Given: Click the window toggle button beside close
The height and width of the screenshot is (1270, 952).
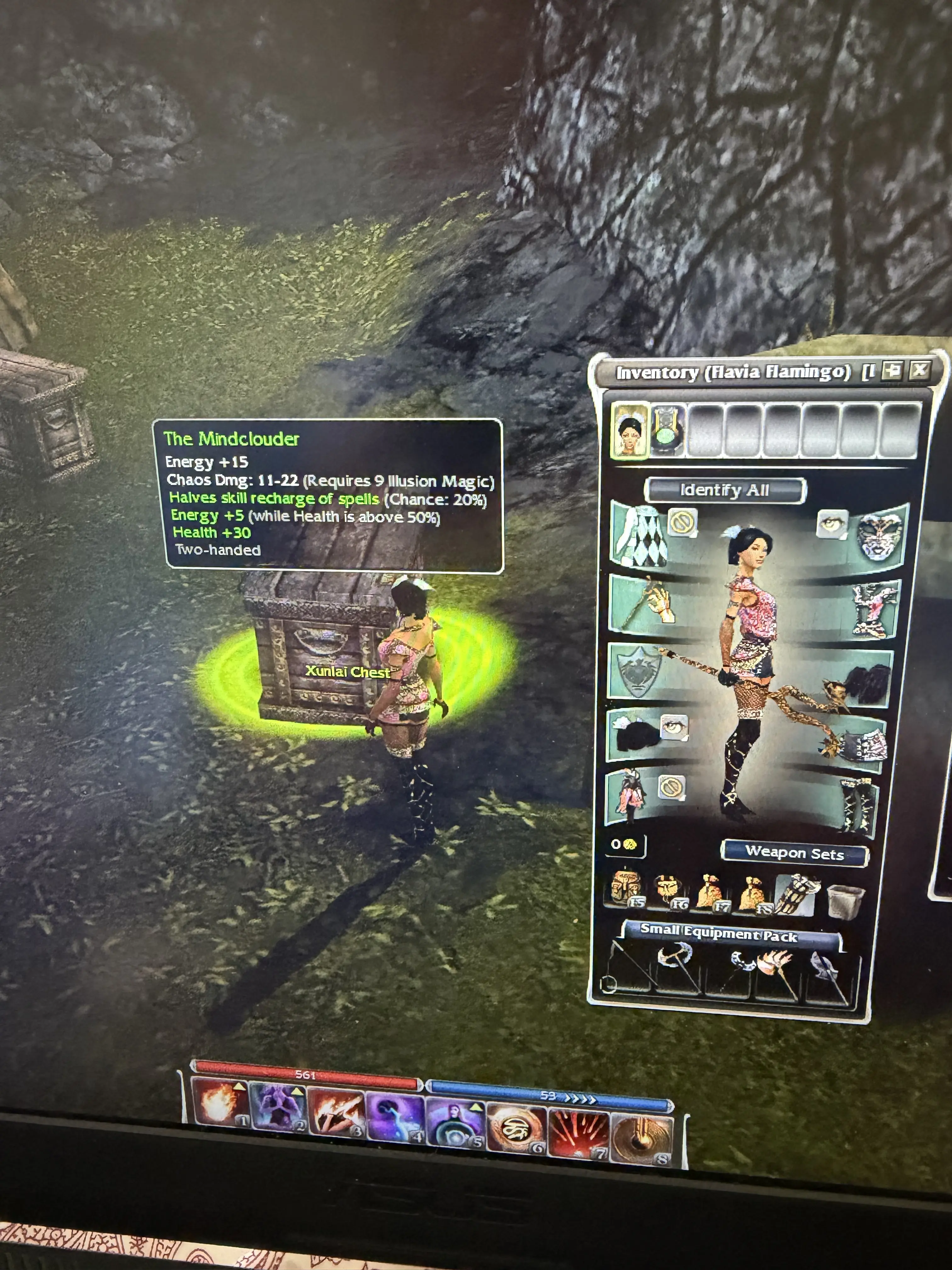Looking at the screenshot, I should click(x=891, y=370).
